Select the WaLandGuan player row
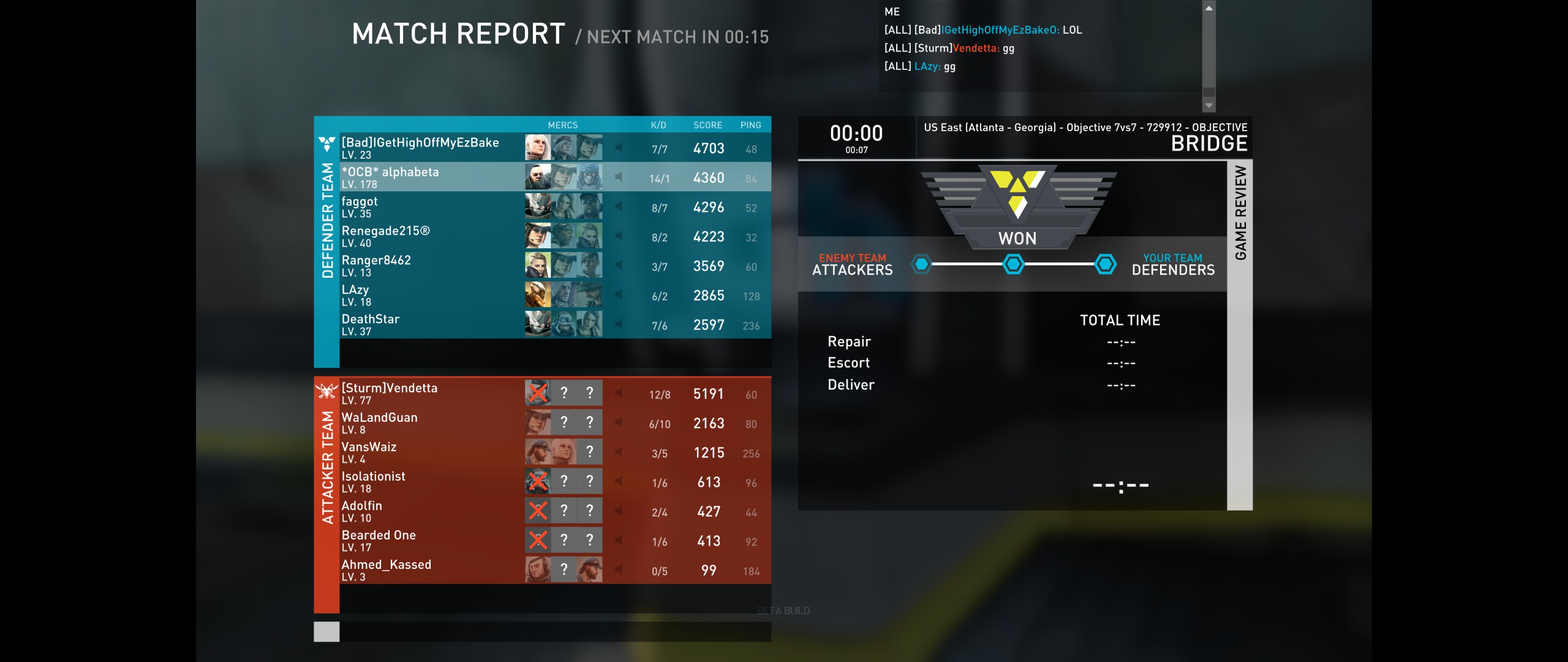This screenshot has width=1568, height=662. click(429, 422)
